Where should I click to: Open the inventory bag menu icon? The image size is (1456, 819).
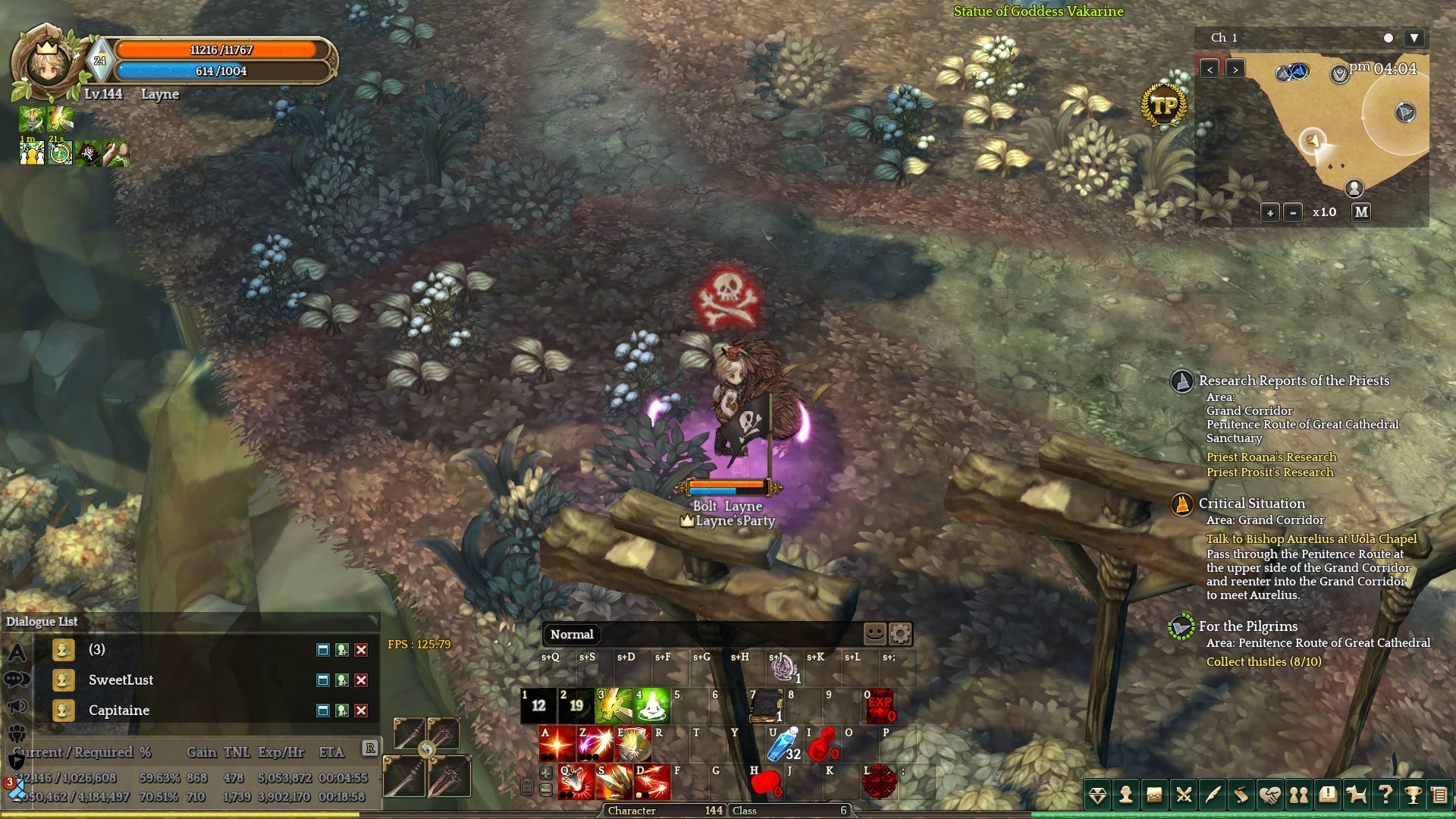(x=1154, y=795)
